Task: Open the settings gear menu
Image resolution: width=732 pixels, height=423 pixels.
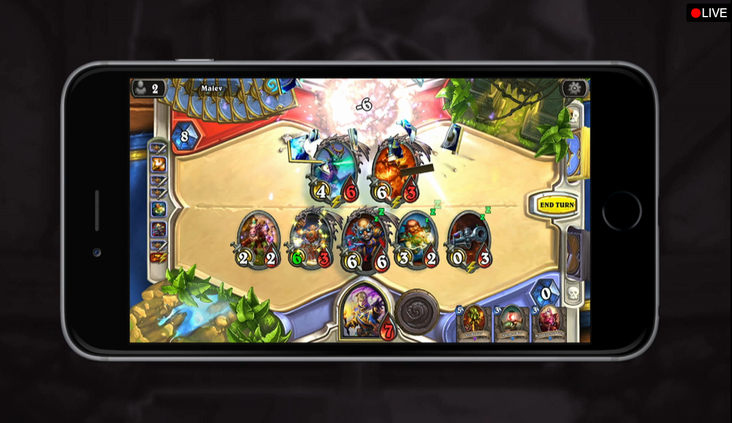Action: [574, 88]
